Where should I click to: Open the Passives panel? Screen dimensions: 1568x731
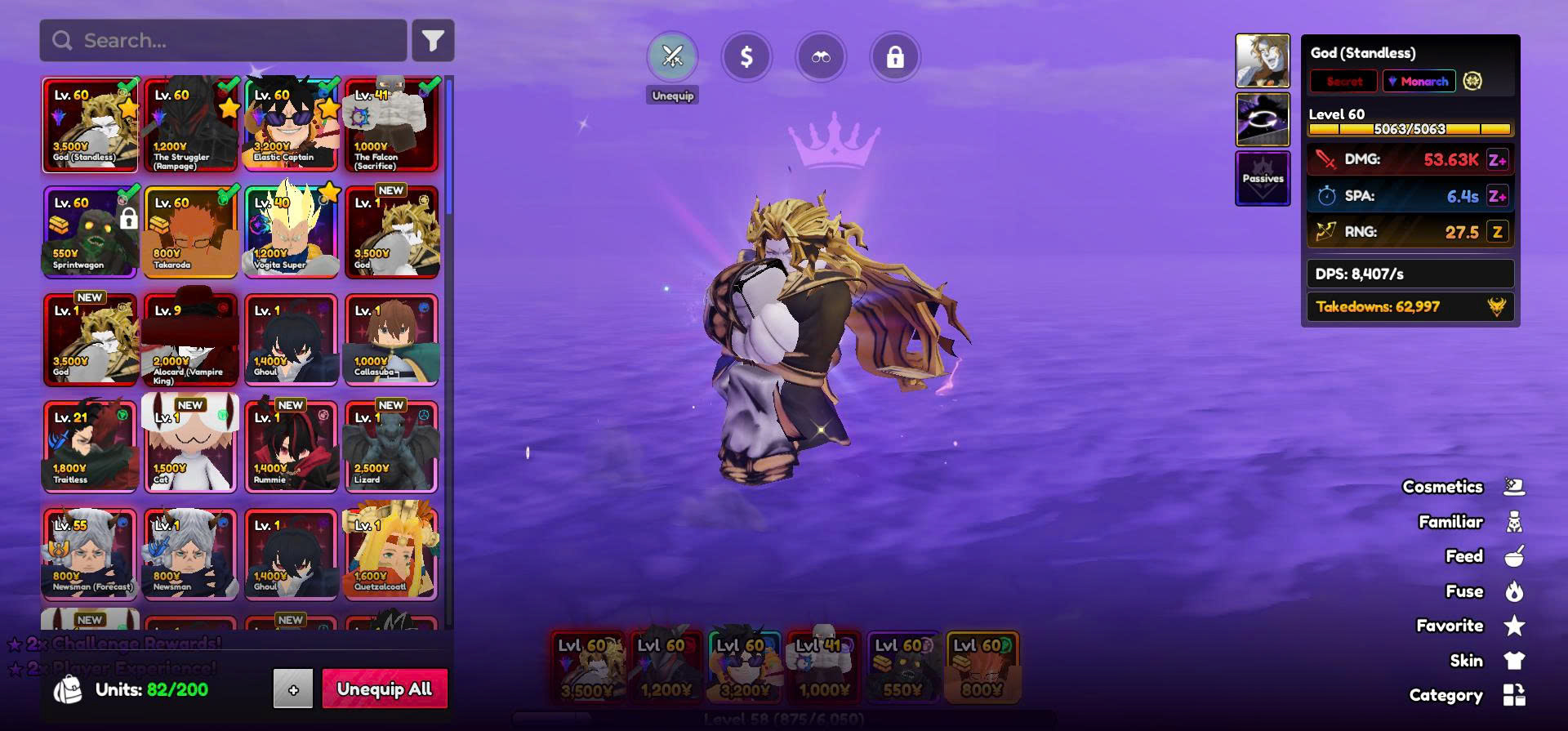[1263, 178]
